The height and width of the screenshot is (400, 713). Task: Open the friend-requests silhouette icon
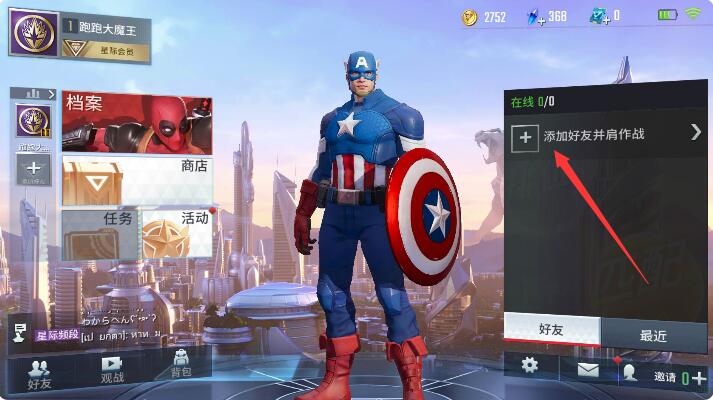pyautogui.click(x=630, y=371)
